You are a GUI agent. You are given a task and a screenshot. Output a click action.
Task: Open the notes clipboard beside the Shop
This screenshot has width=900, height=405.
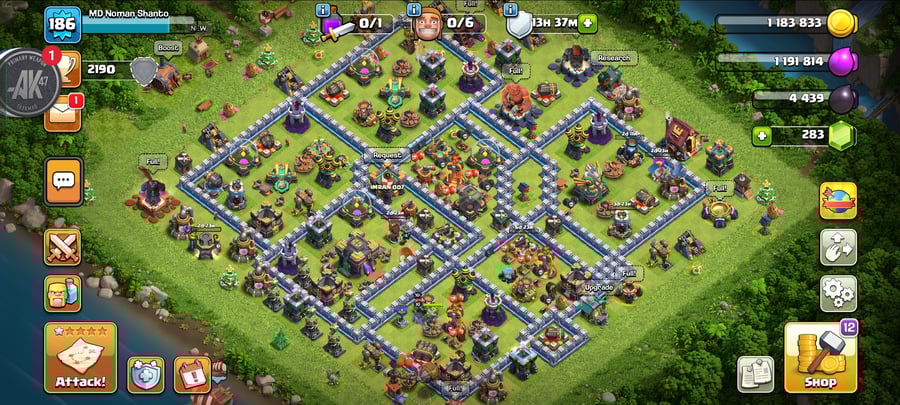click(x=756, y=373)
